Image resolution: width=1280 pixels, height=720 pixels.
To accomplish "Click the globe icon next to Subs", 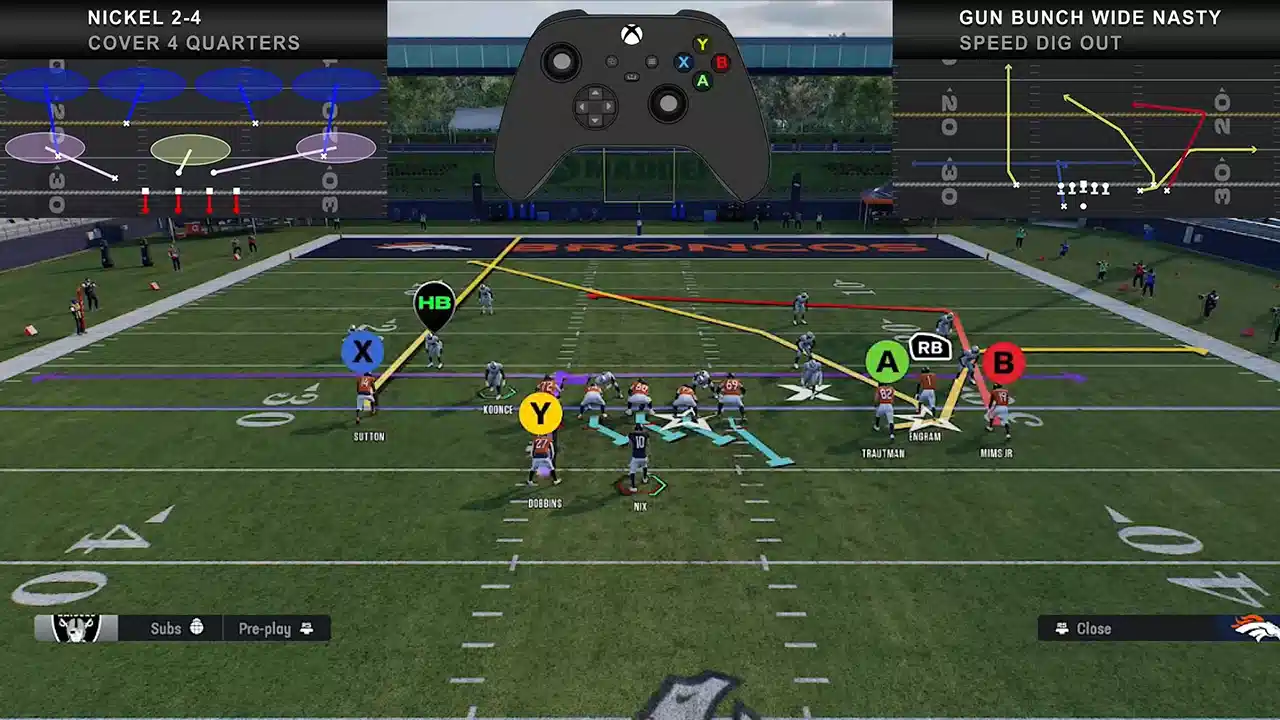I will (x=197, y=628).
